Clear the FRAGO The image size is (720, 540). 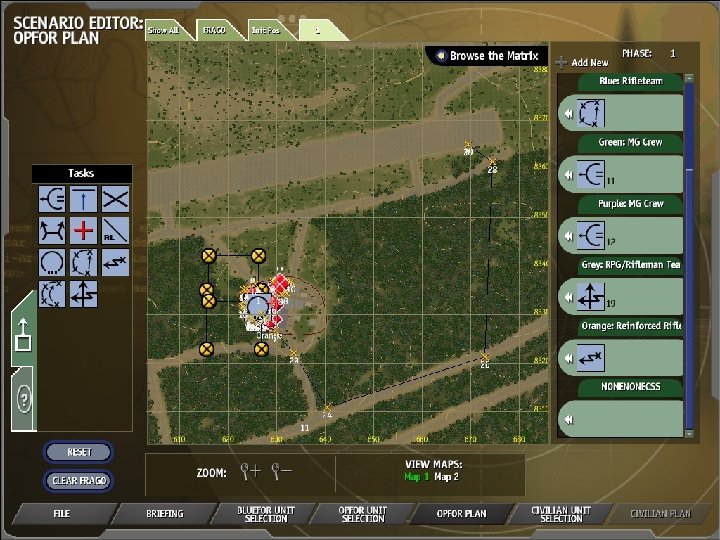coord(79,481)
